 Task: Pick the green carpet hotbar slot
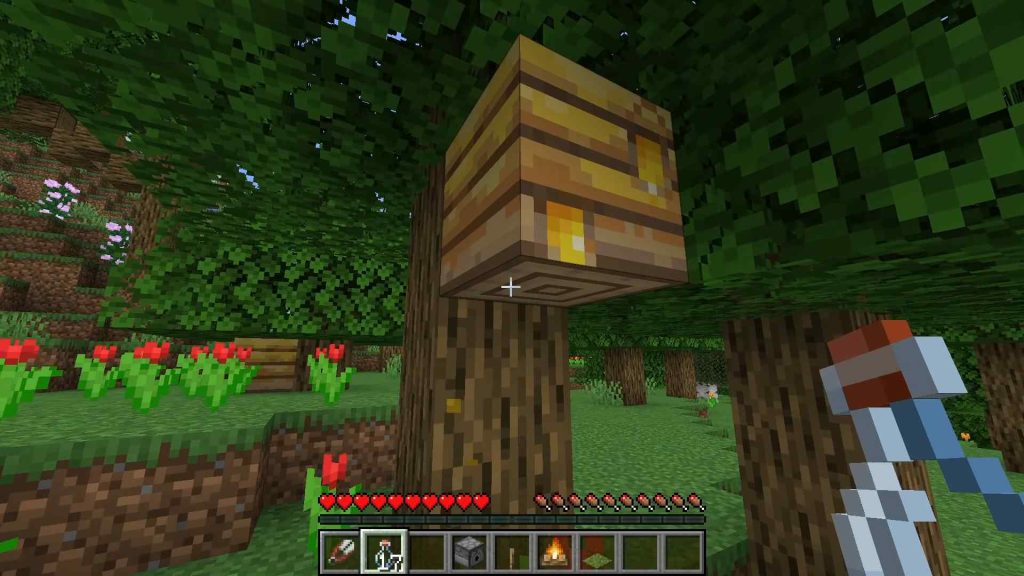(x=596, y=551)
